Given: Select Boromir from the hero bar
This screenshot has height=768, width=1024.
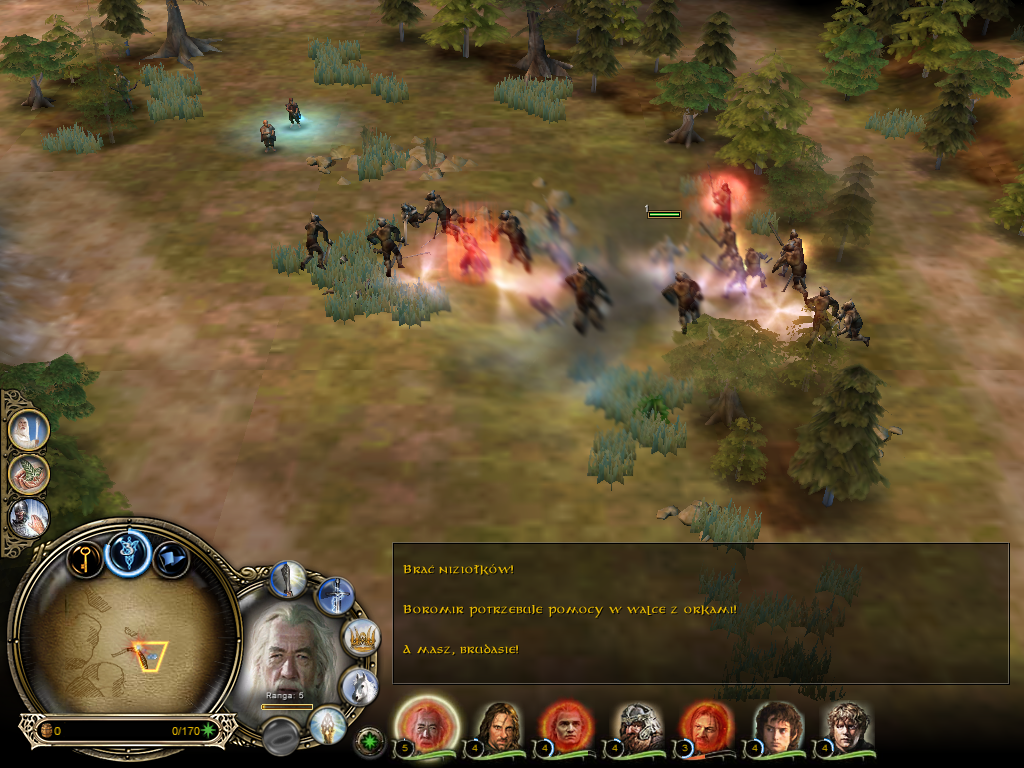Looking at the screenshot, I should point(705,725).
